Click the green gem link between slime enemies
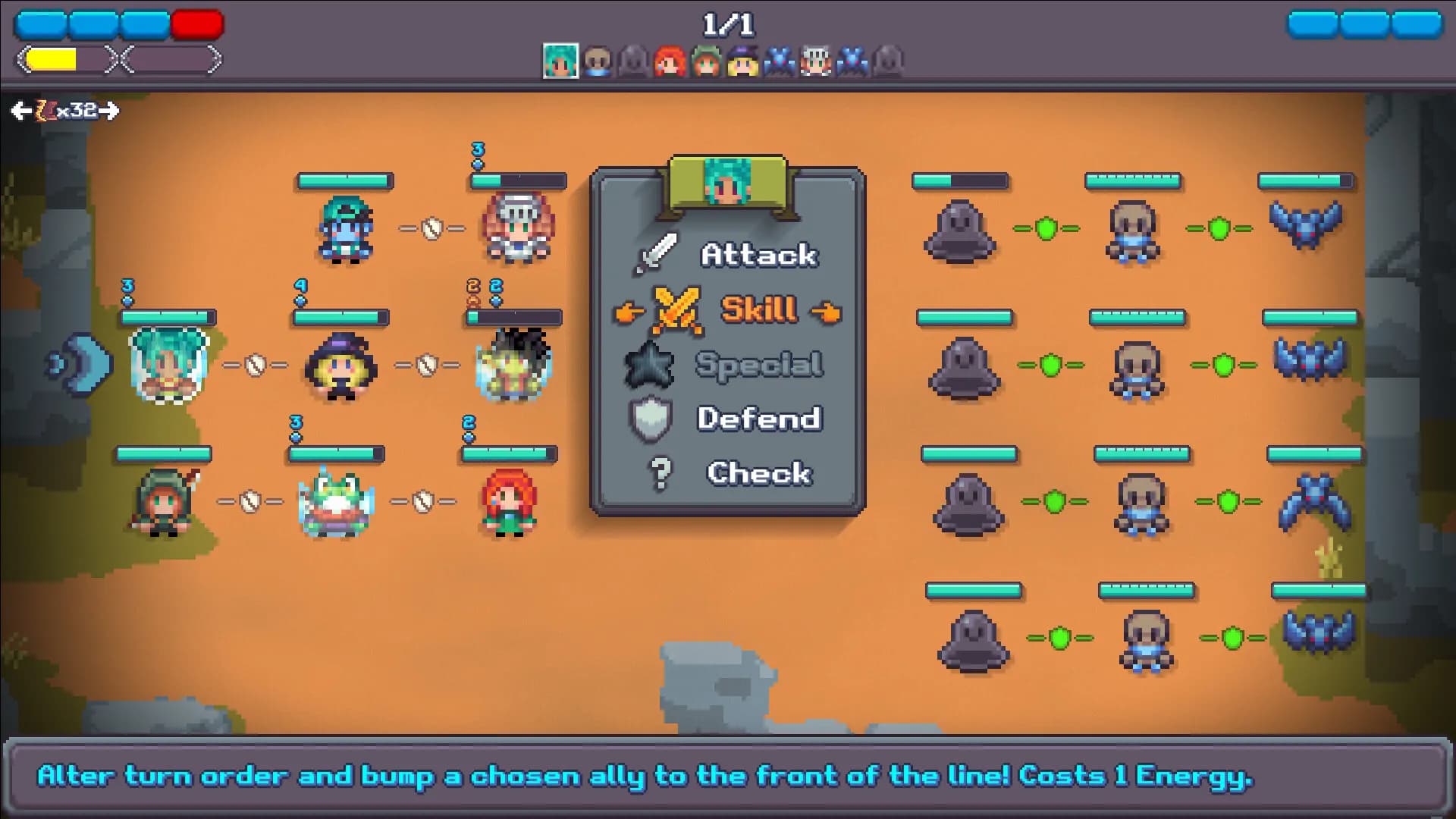This screenshot has height=819, width=1456. click(1047, 227)
